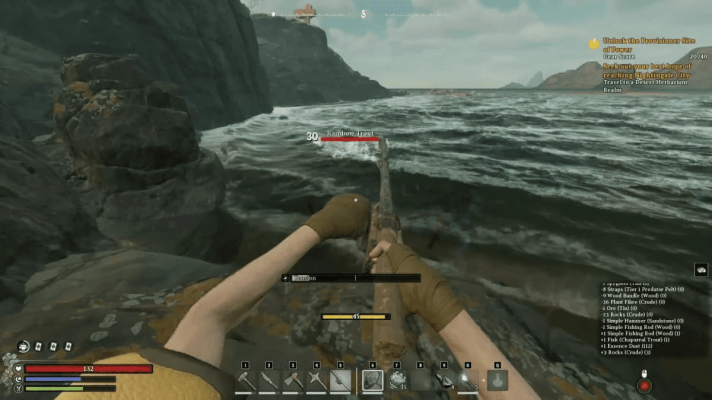Choose the axe hotbar slot
Screen dimensions: 712x400
293,381
